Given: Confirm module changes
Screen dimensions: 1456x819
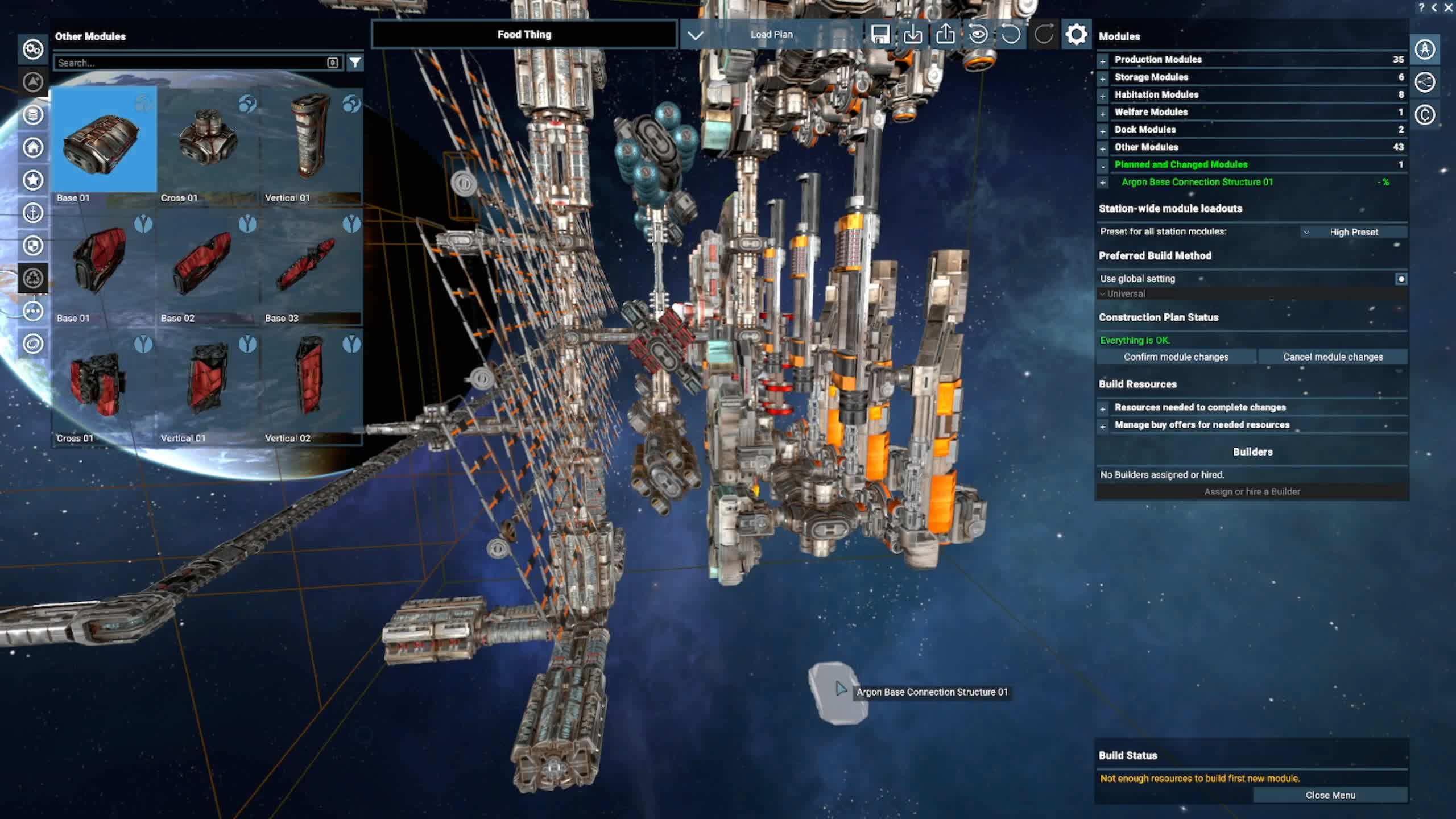Looking at the screenshot, I should (x=1176, y=357).
